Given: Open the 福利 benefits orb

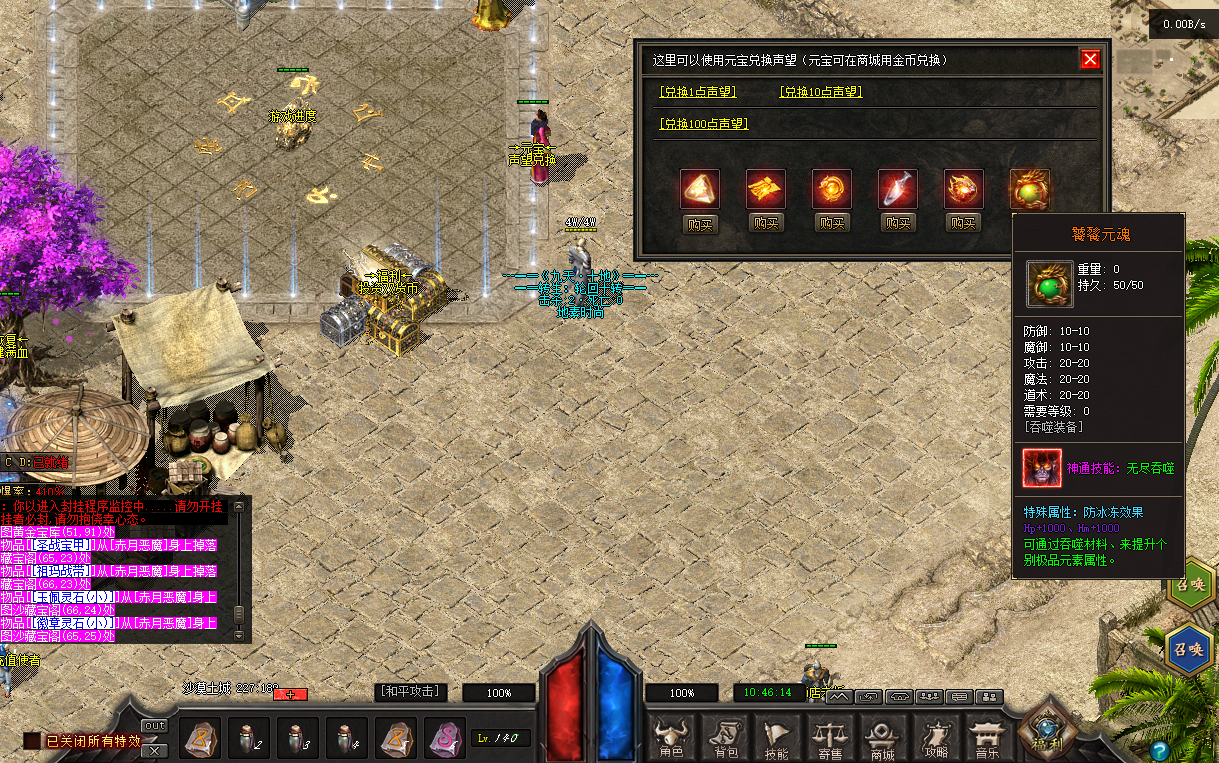Looking at the screenshot, I should click(x=1045, y=735).
